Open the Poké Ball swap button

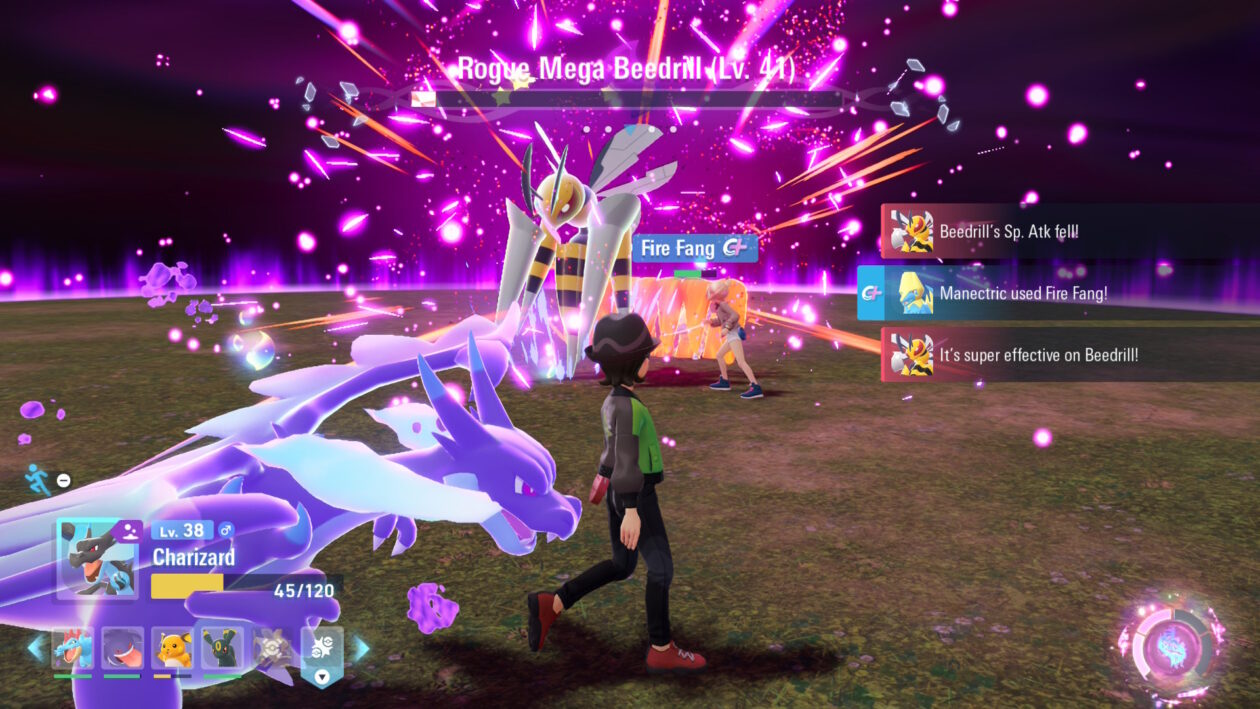[x=322, y=650]
